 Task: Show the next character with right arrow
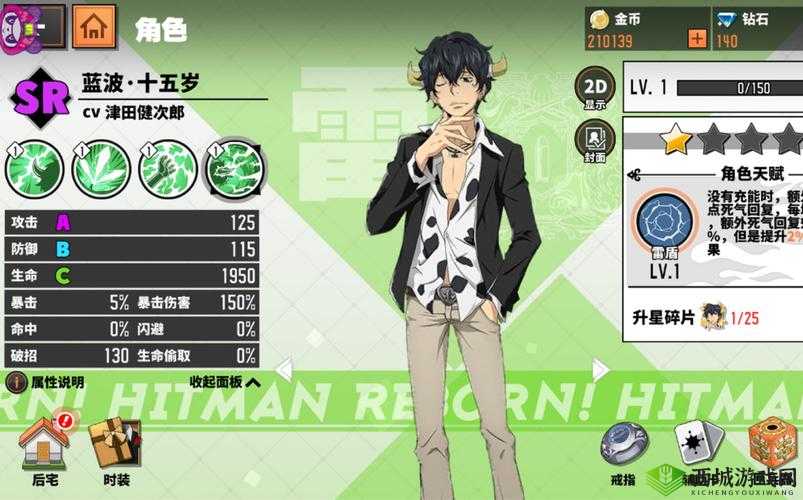(599, 369)
